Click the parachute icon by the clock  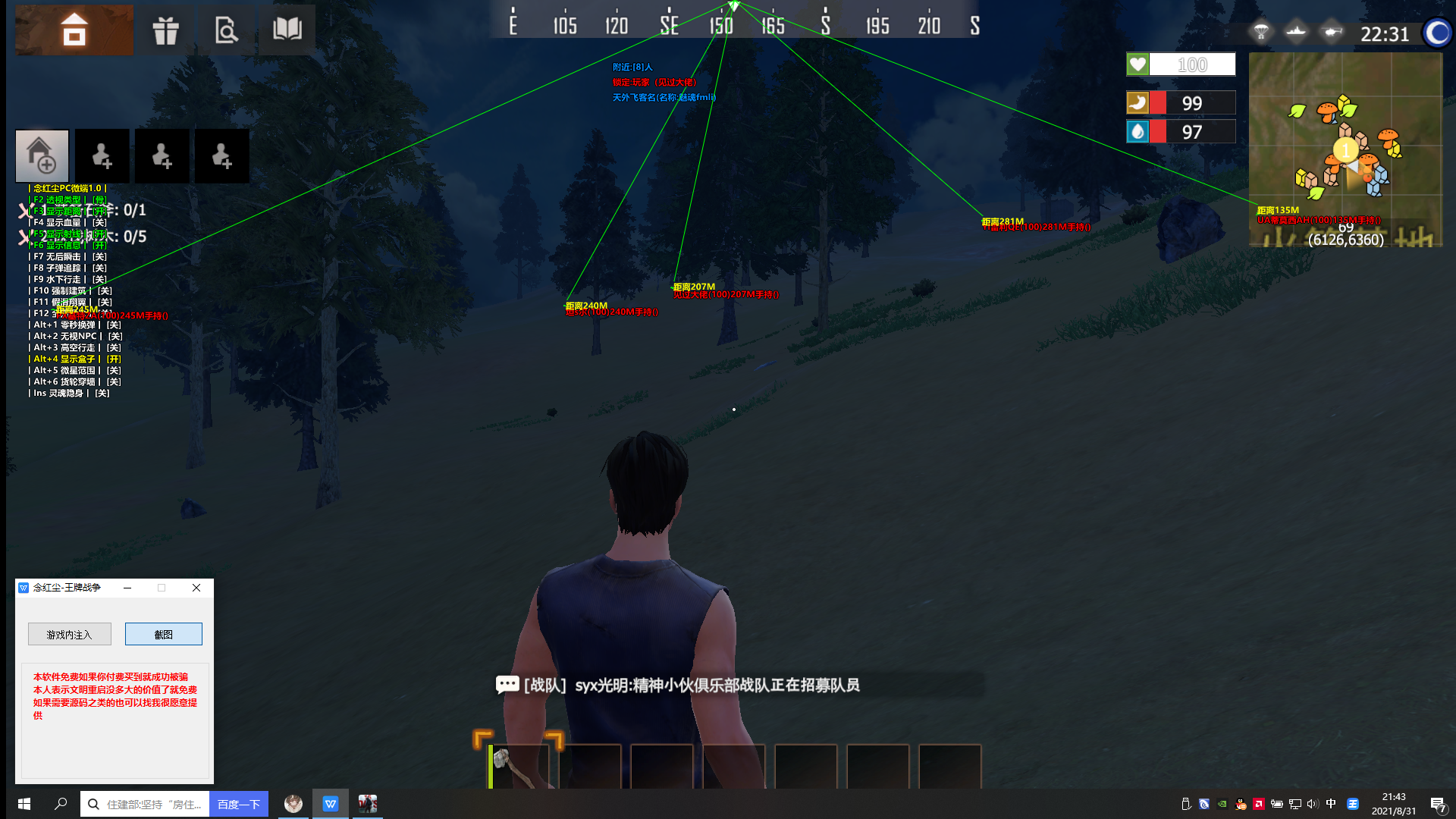tap(1261, 33)
